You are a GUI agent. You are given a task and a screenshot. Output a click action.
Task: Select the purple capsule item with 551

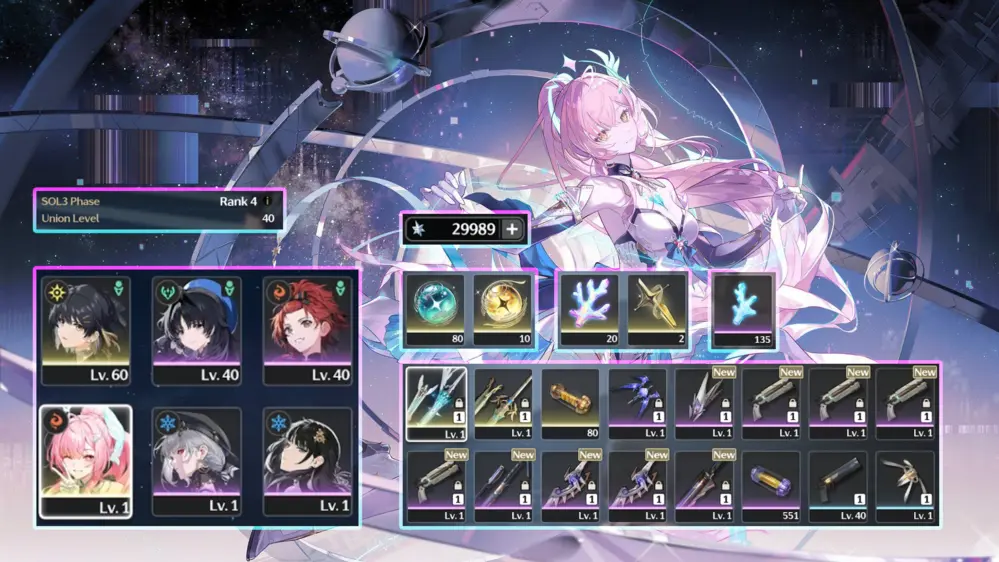(x=772, y=486)
